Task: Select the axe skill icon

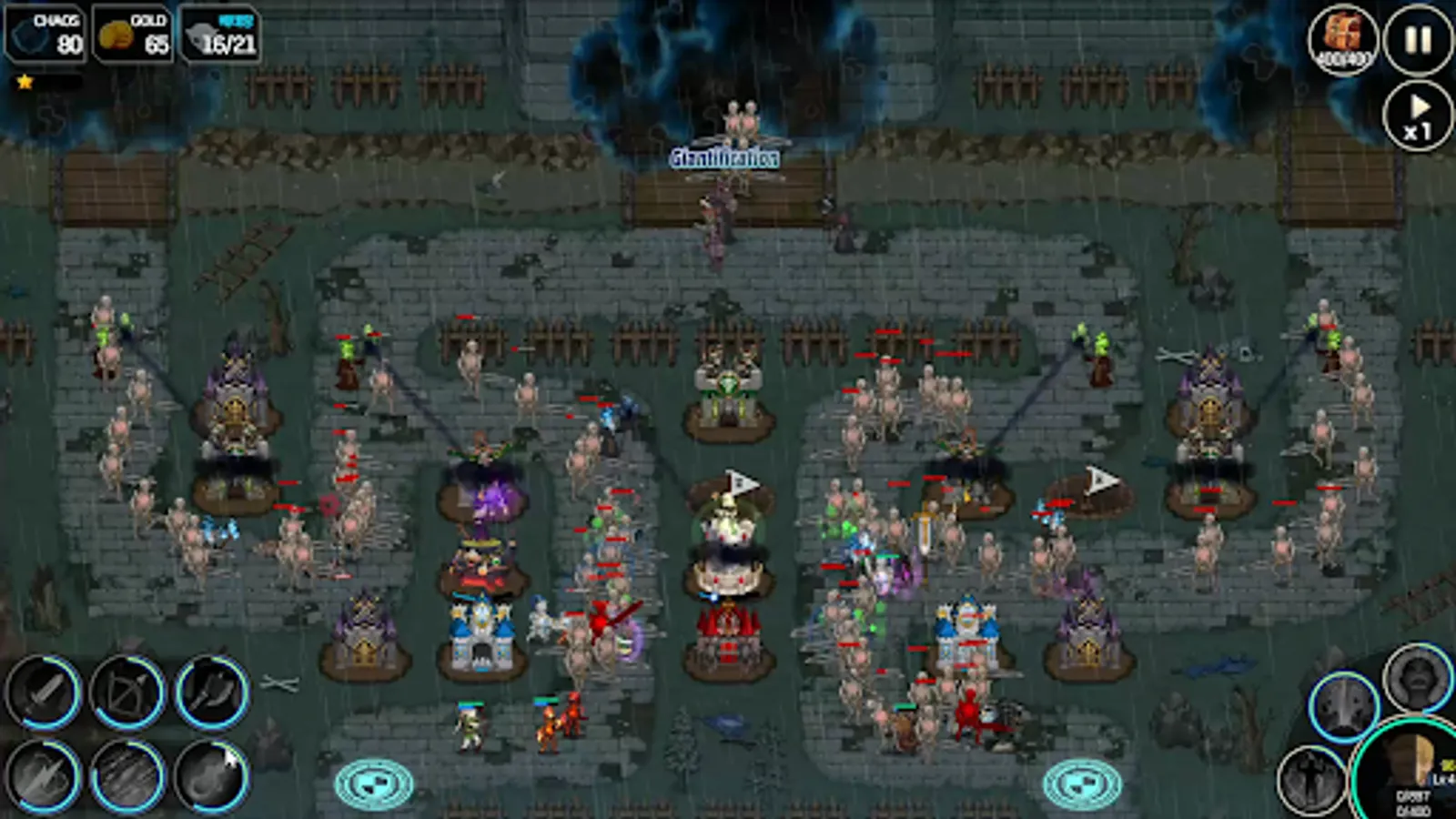Action: [x=210, y=693]
